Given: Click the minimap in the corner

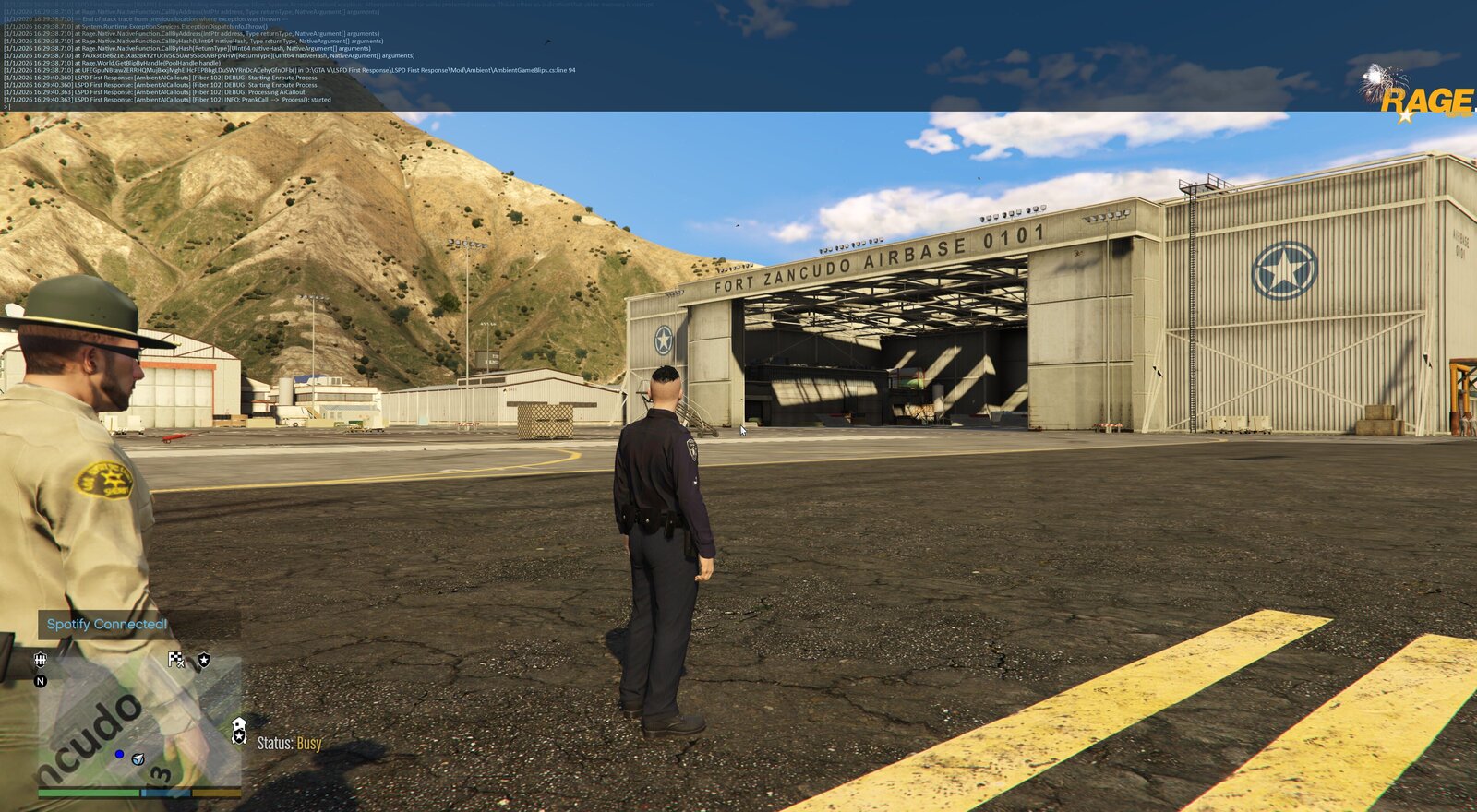Looking at the screenshot, I should pos(138,724).
